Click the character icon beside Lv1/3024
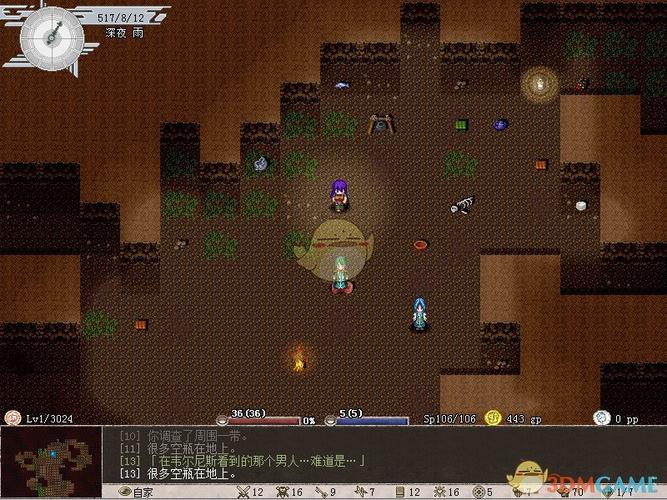Screen dimensions: 667x500 (12, 418)
